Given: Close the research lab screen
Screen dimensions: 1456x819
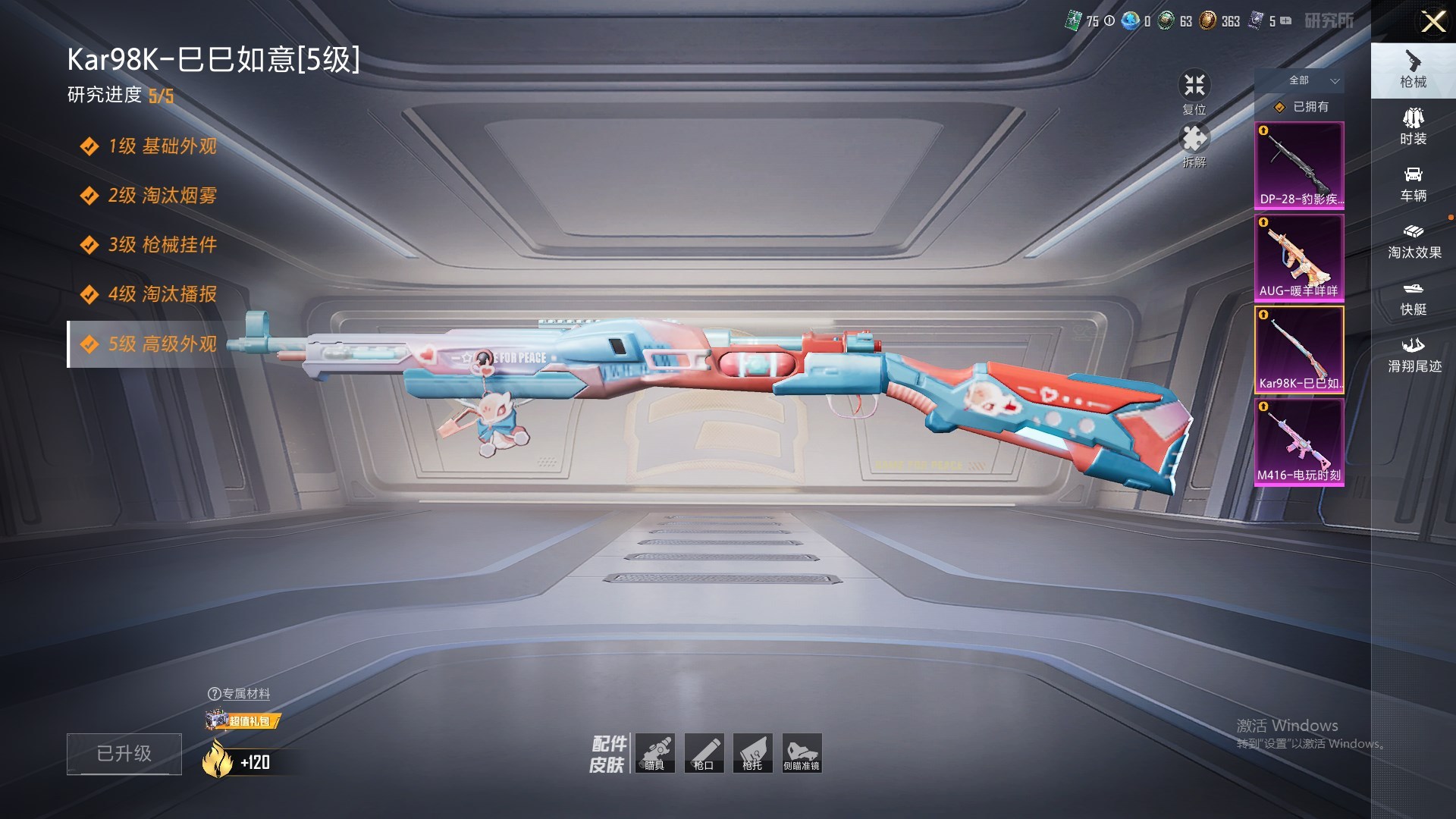Looking at the screenshot, I should point(1432,21).
